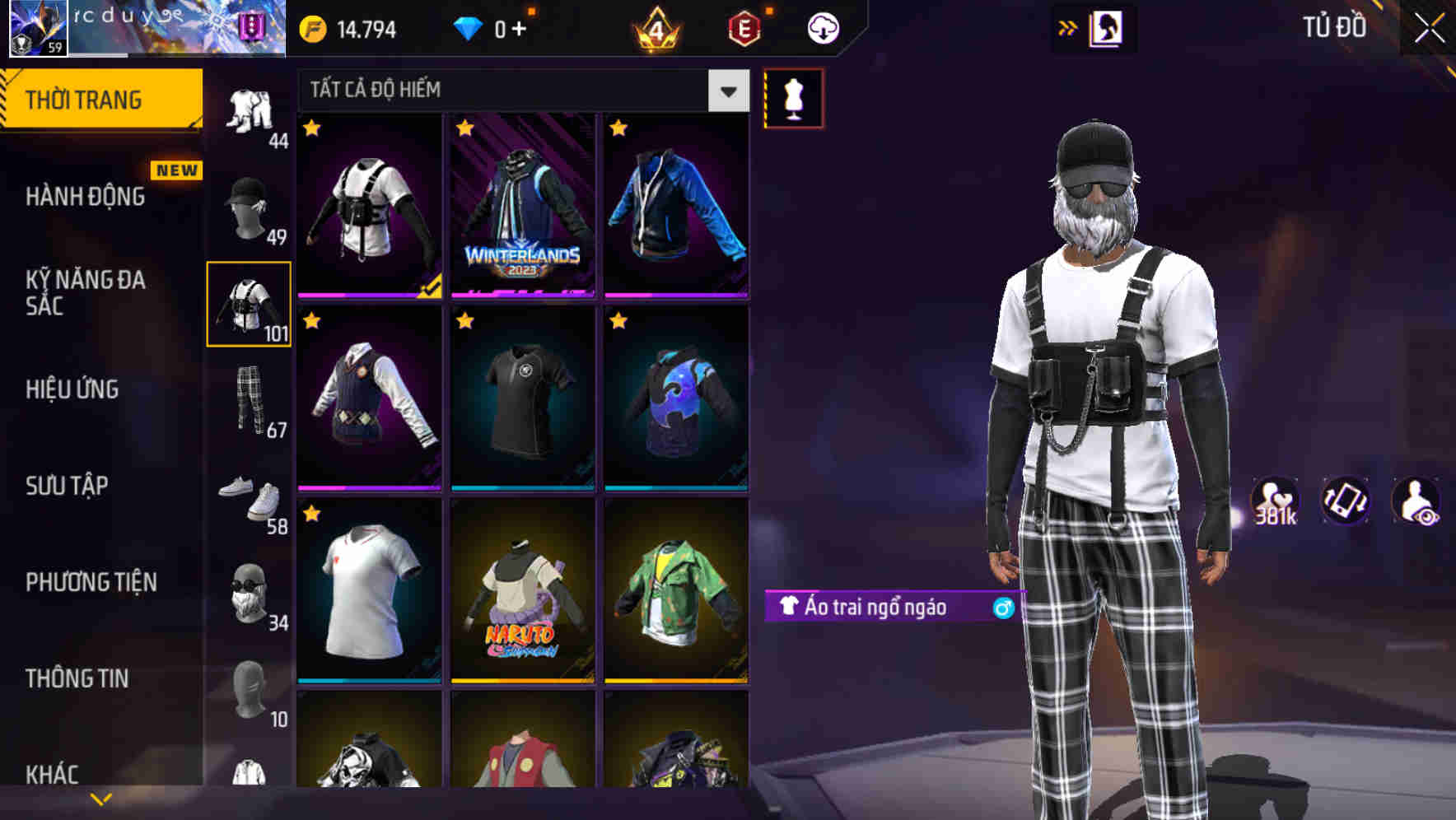Click the gold star on the Winterlands 2023 jacket
The width and height of the screenshot is (1456, 820).
pyautogui.click(x=465, y=129)
